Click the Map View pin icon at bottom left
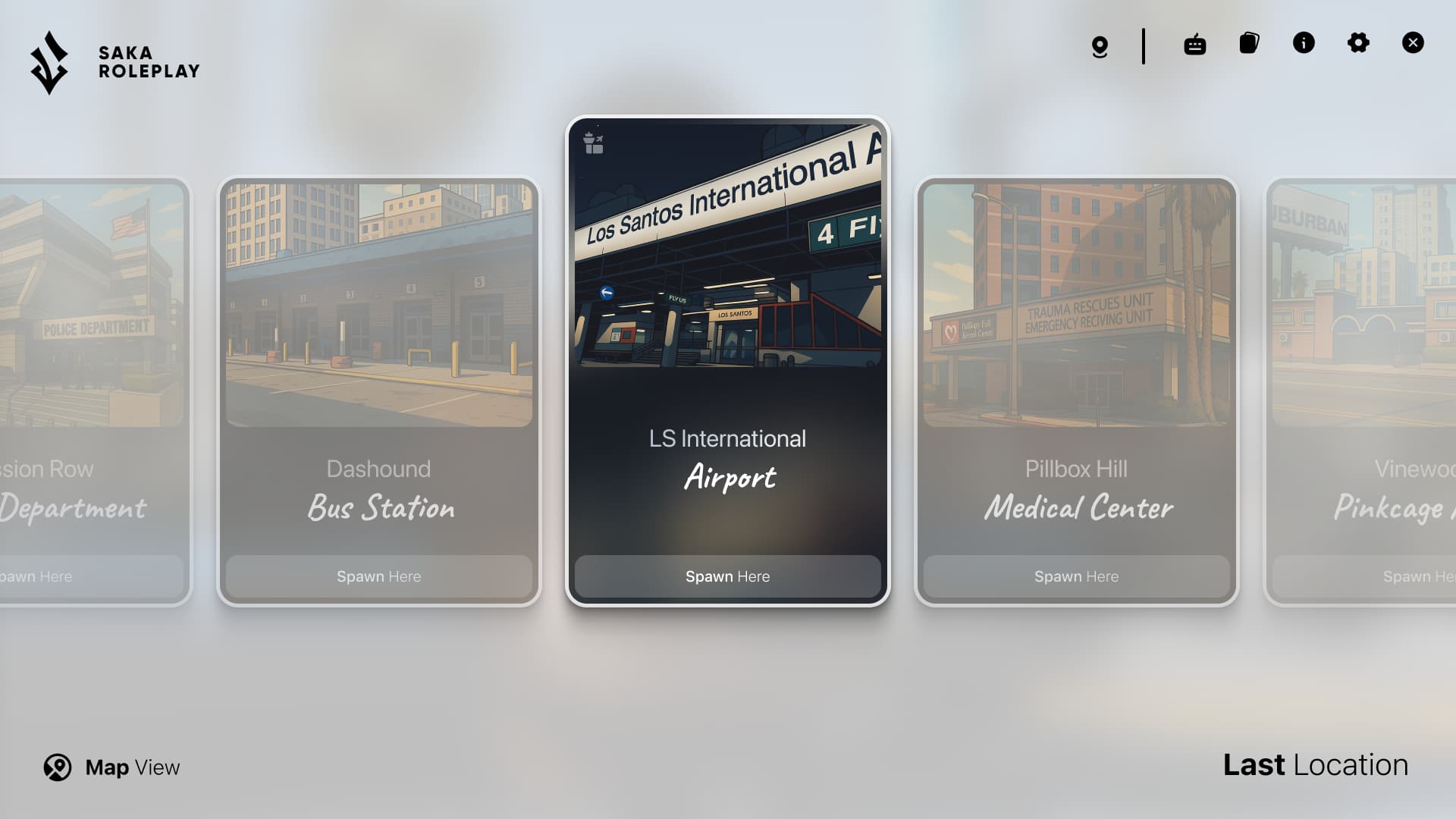The width and height of the screenshot is (1456, 819). coord(57,767)
